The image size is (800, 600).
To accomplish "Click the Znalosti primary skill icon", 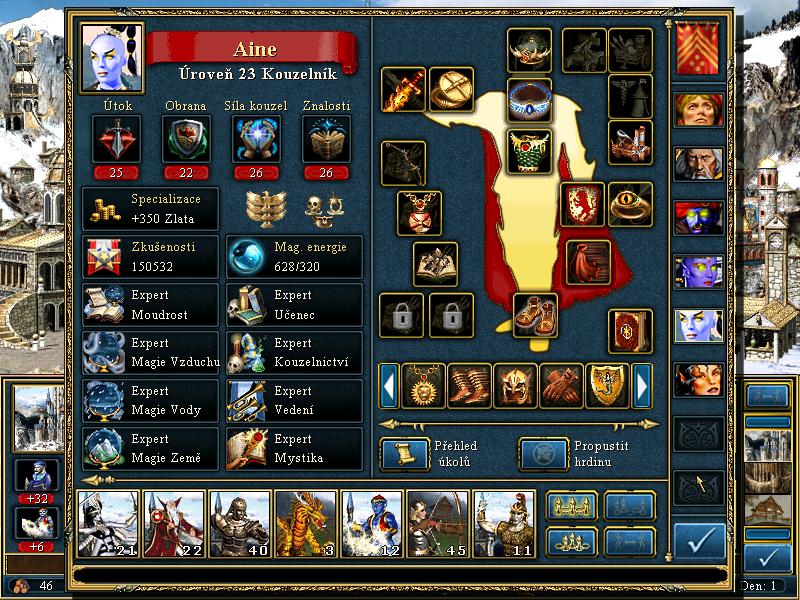I will click(326, 138).
